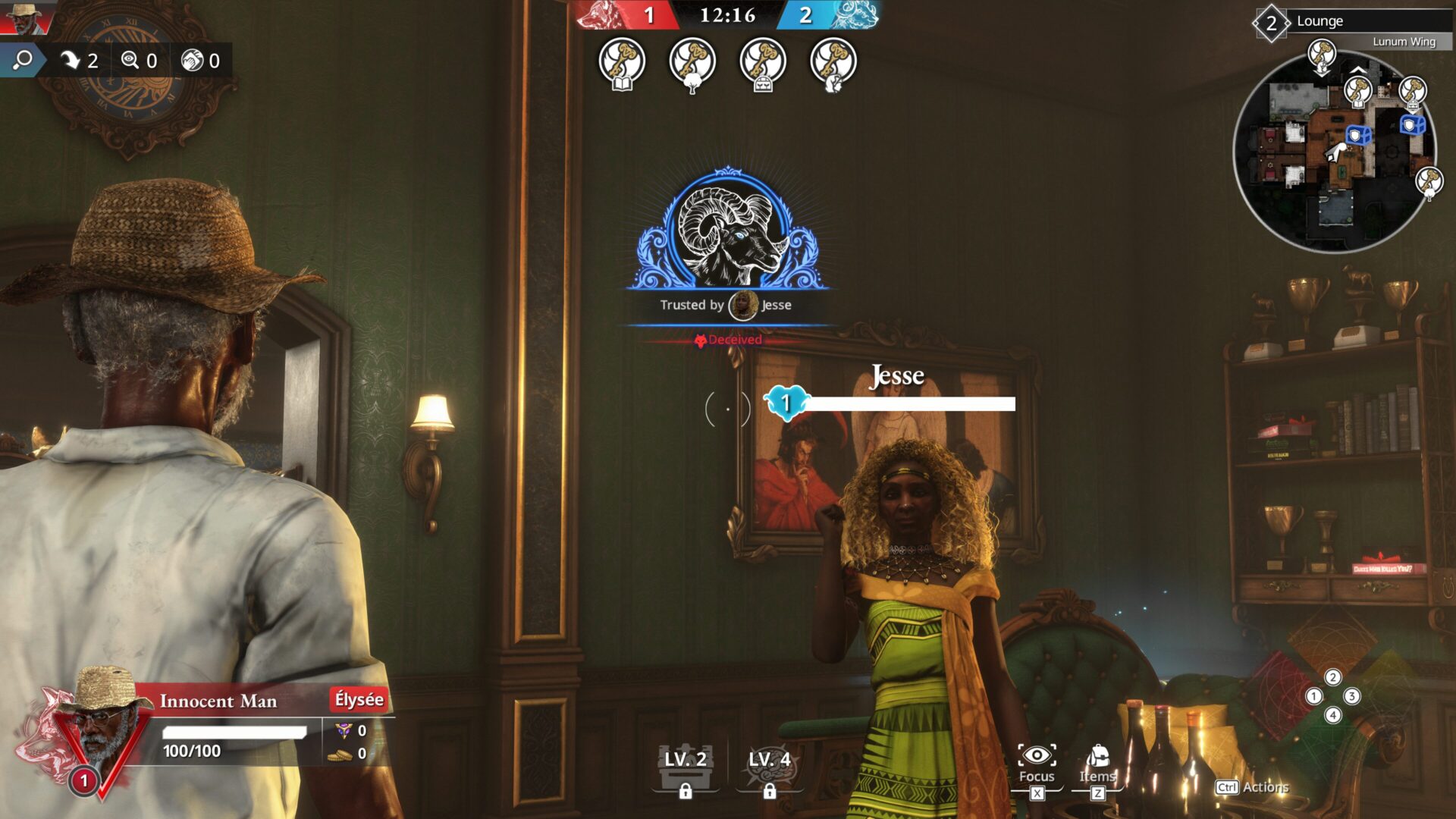This screenshot has height=819, width=1456.
Task: Click the blue shield chest icon on minimap
Action: point(1358,136)
